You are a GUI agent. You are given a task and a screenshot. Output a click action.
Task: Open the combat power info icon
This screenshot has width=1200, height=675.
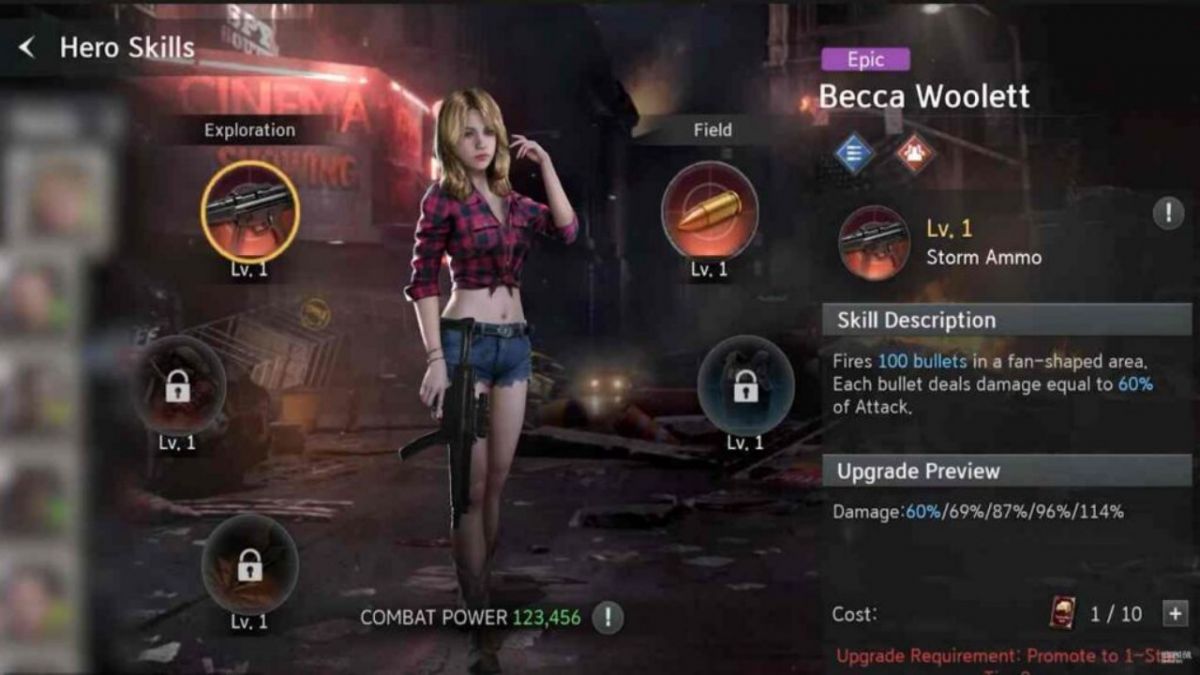pos(607,617)
